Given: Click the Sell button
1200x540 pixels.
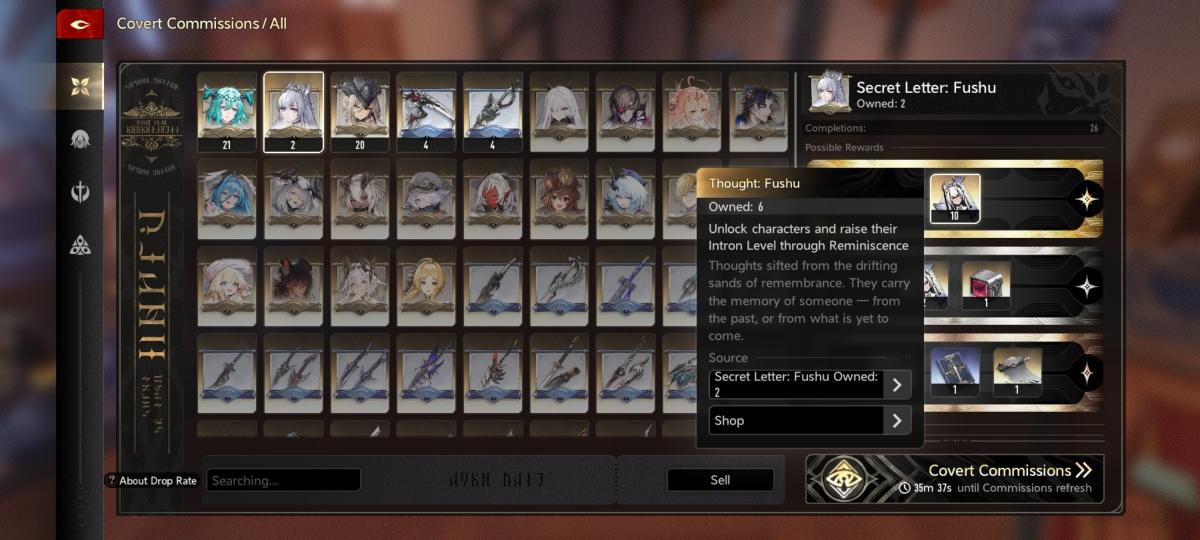Looking at the screenshot, I should coord(720,480).
